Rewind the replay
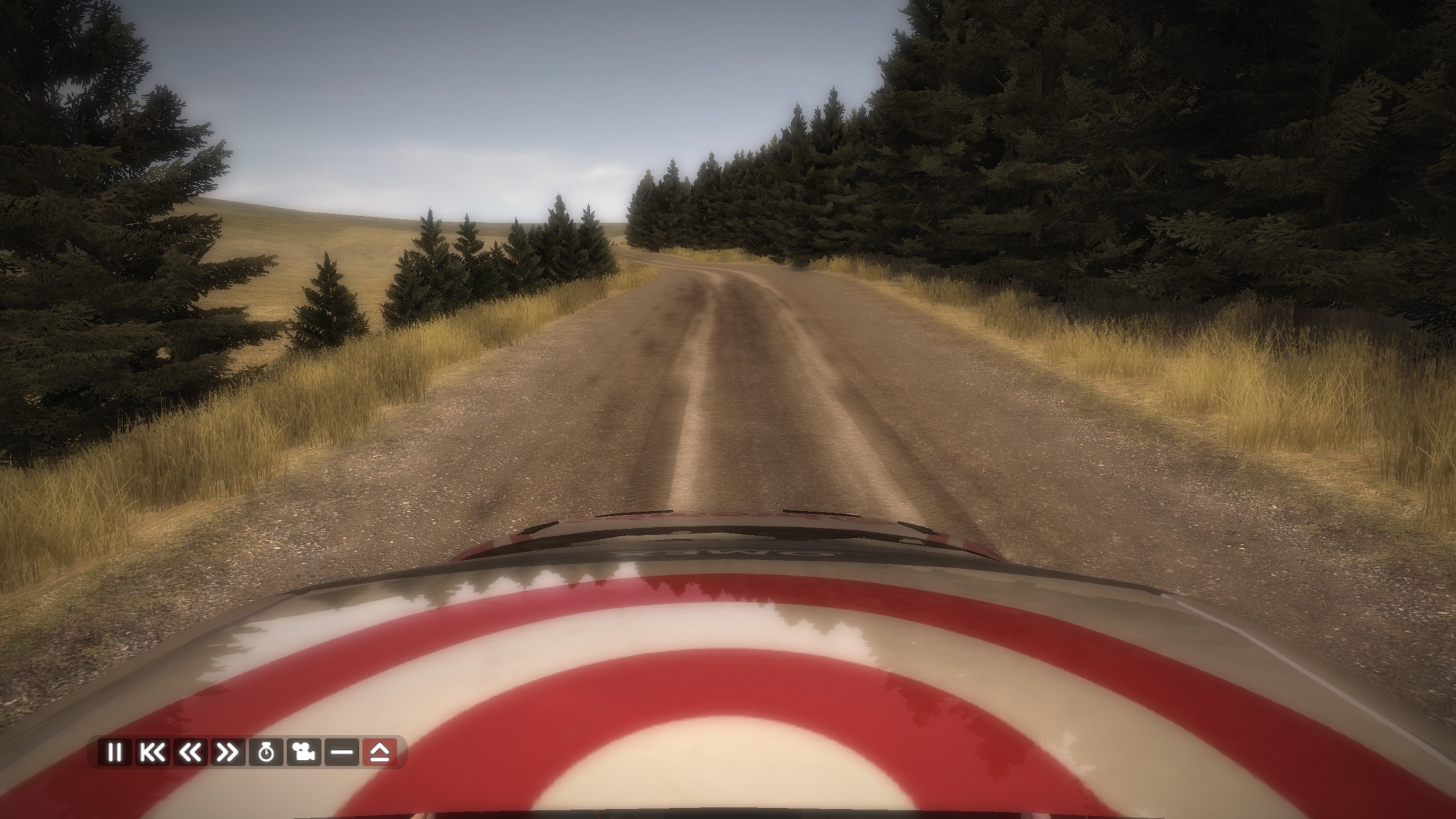This screenshot has height=819, width=1456. [190, 752]
